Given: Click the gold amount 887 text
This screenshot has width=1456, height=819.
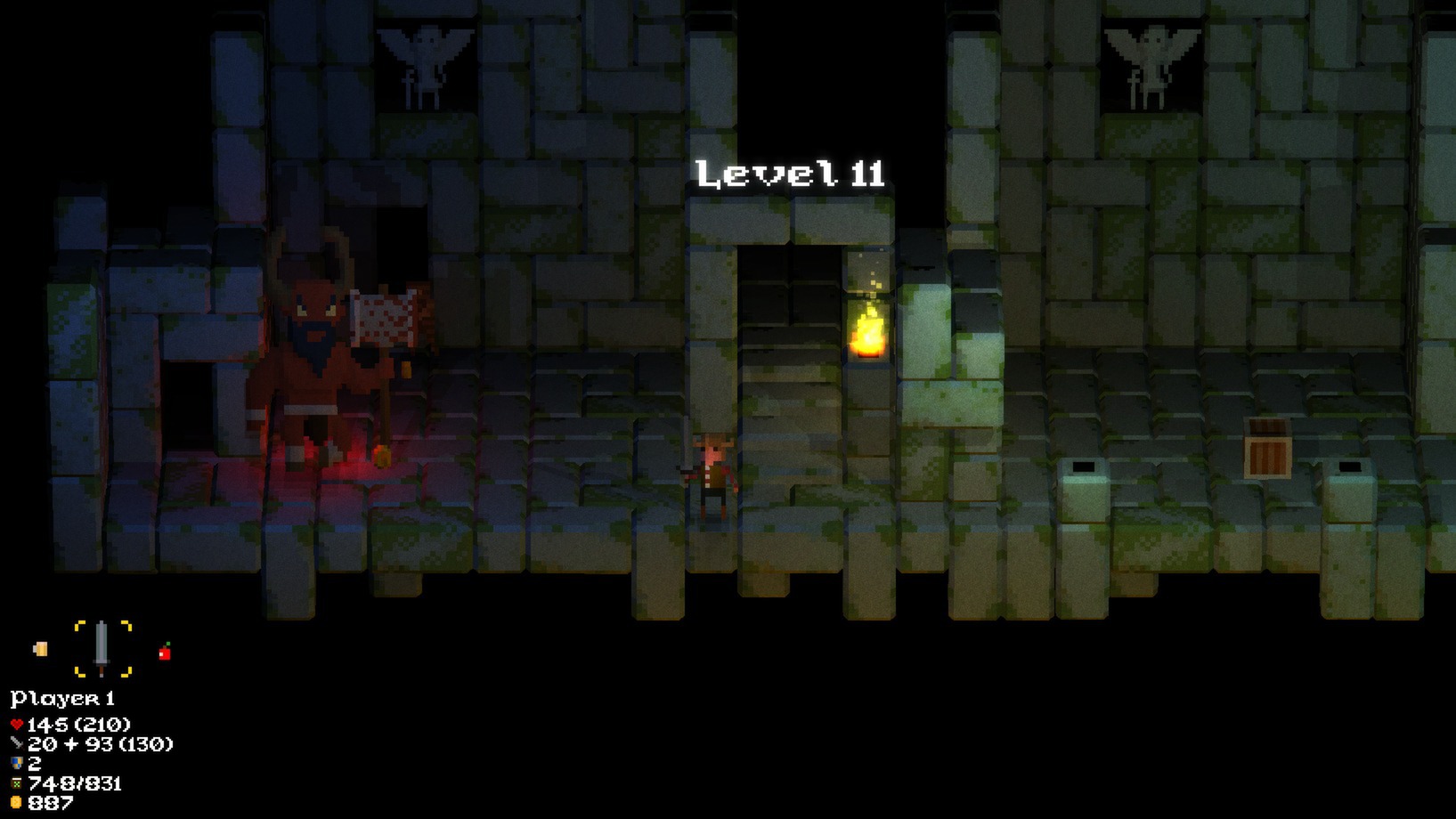Looking at the screenshot, I should point(49,804).
